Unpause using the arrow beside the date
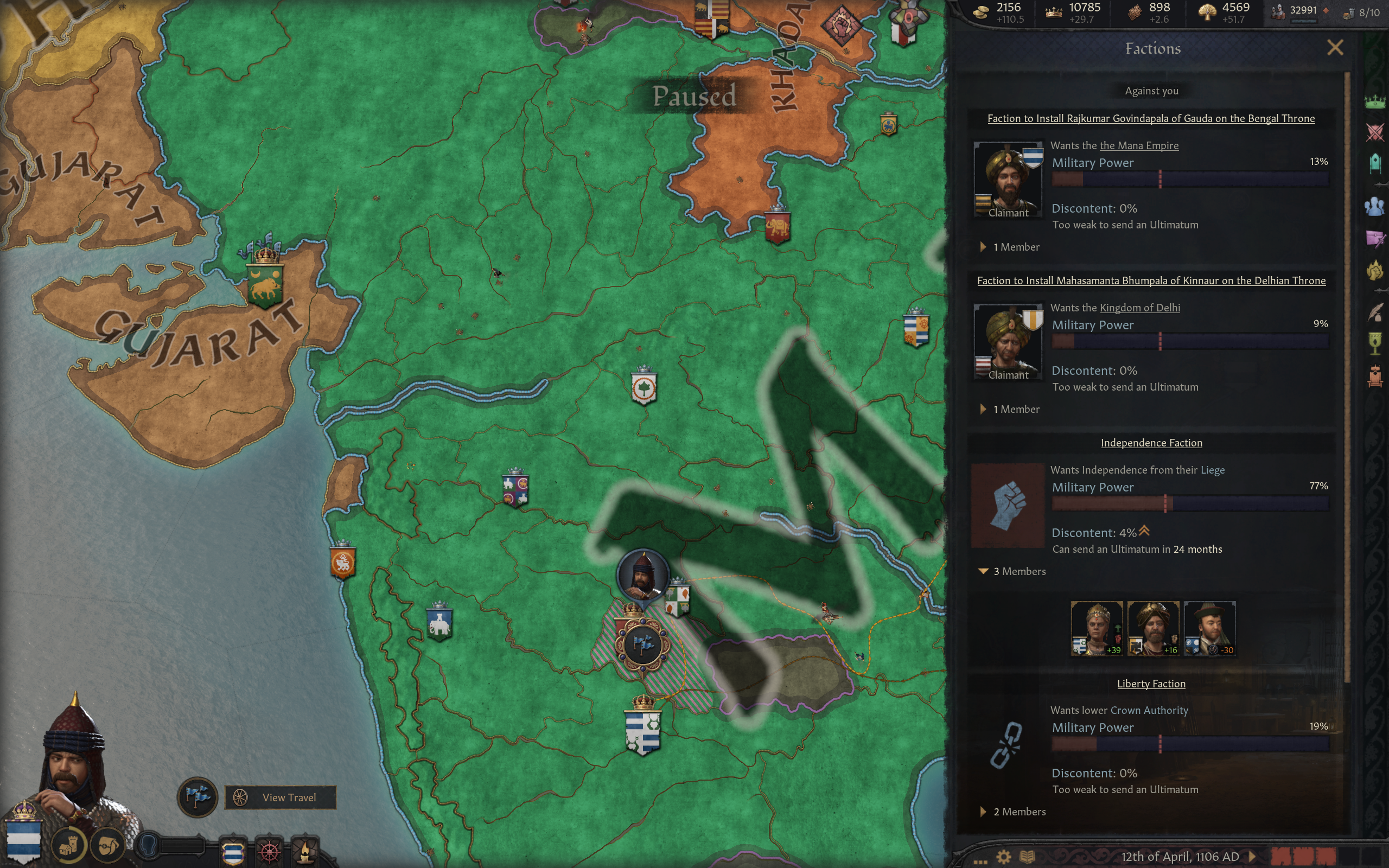The image size is (1389, 868). [1252, 857]
